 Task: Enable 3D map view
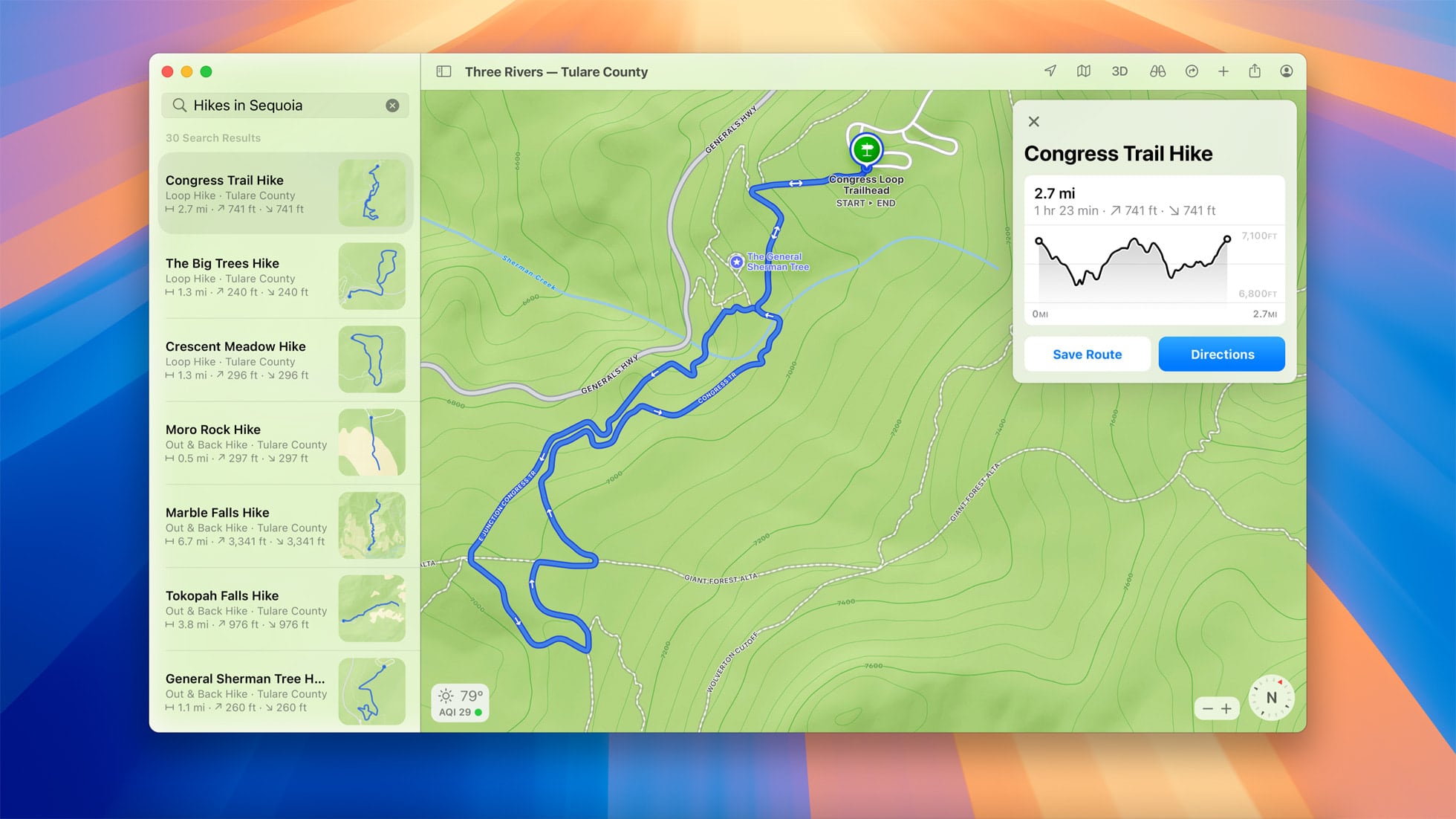click(x=1119, y=71)
